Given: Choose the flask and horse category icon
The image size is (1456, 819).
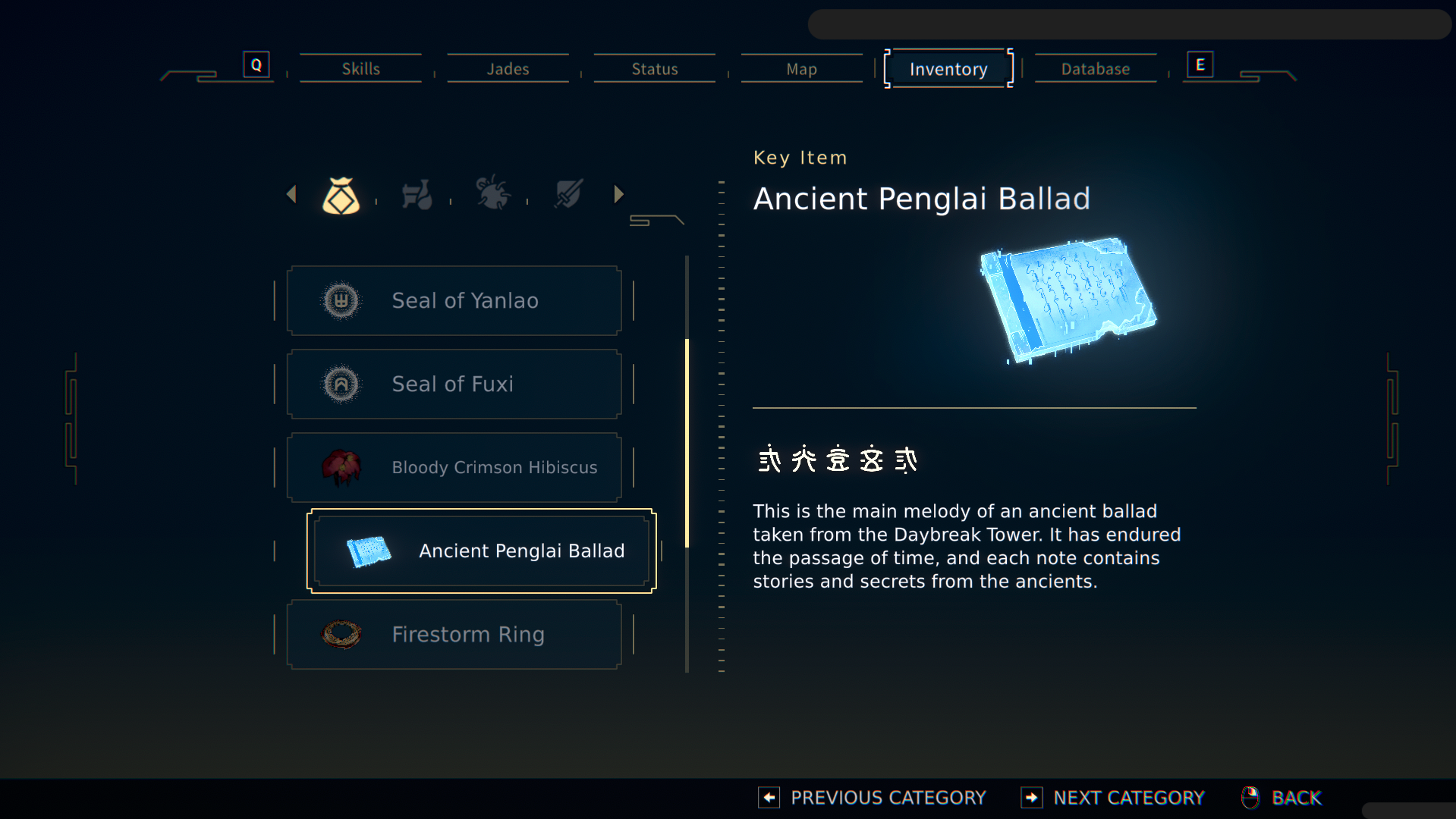Looking at the screenshot, I should pos(417,196).
